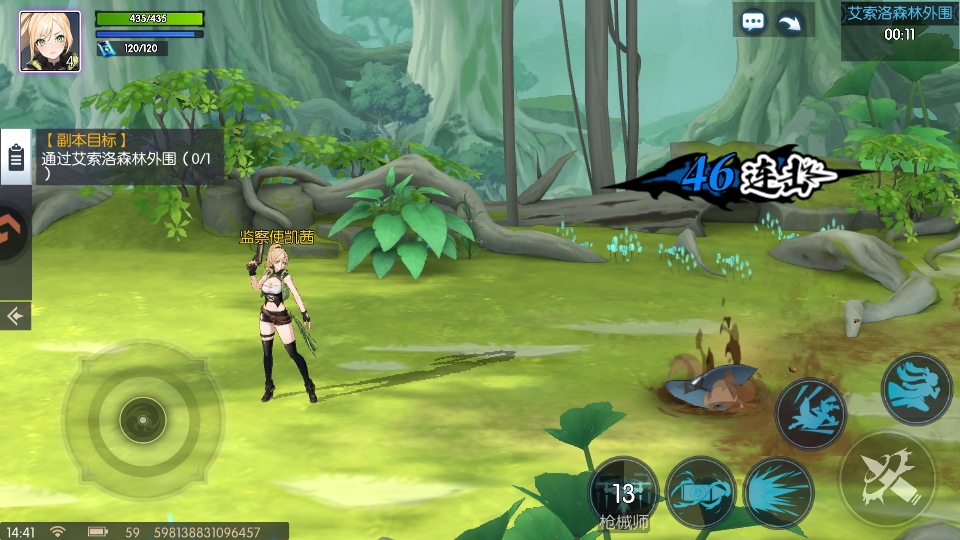Tap the curved arrow exit button

pos(792,22)
